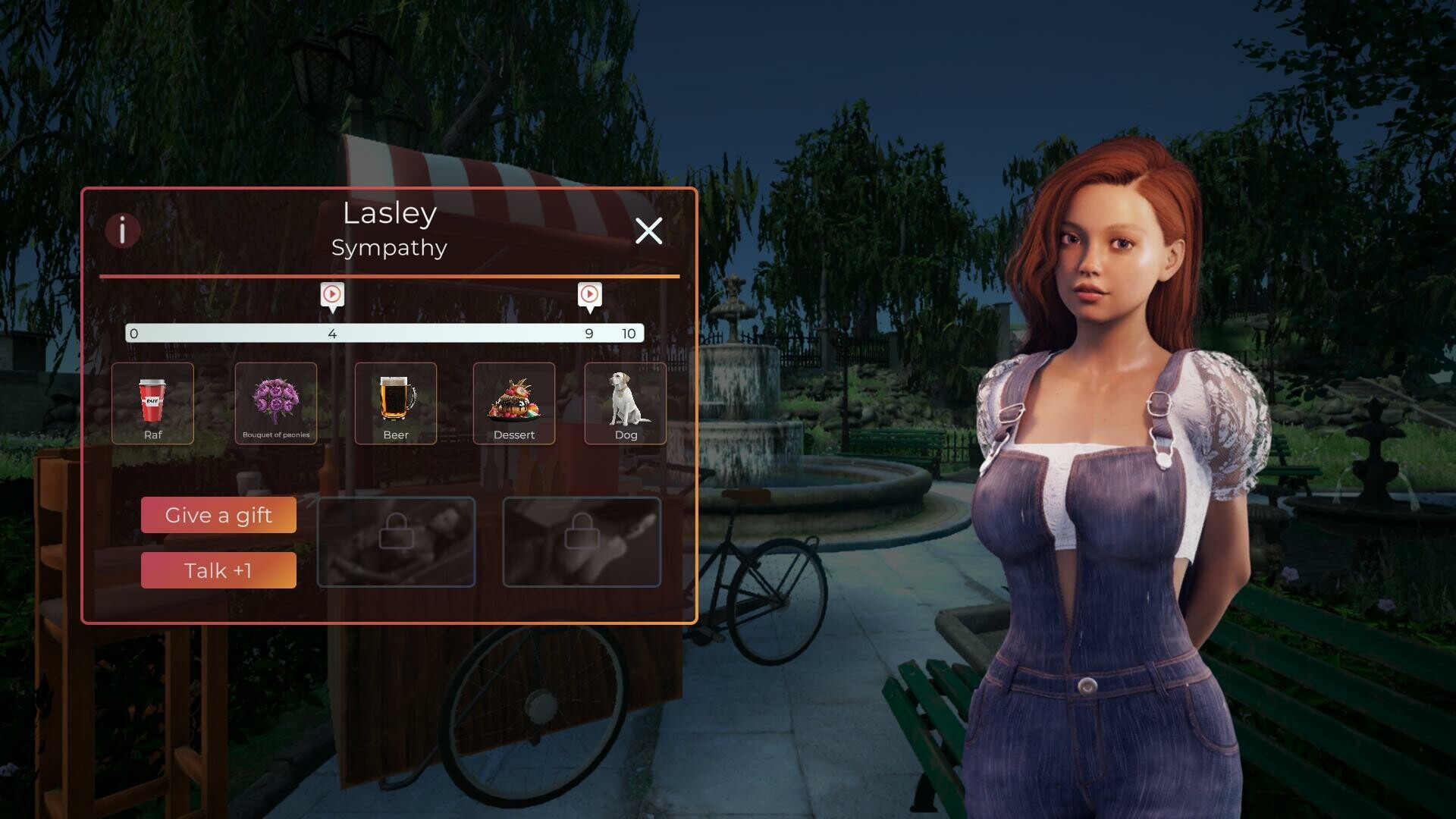Viewport: 1456px width, 819px height.
Task: Click the marker above sympathy level 4
Action: point(331,296)
